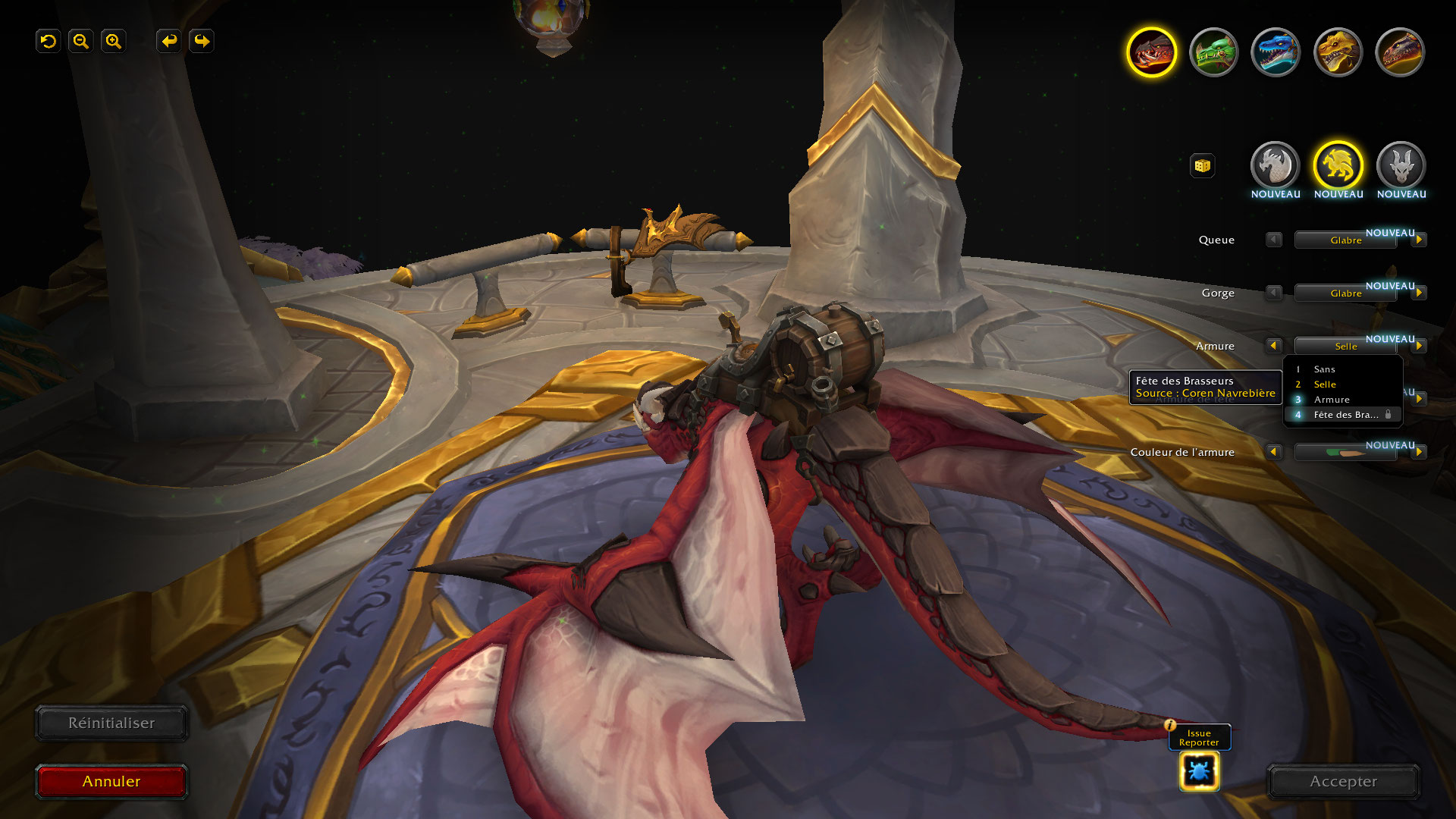Advance Gorge to the next option
Screen dimensions: 1456x819
tap(1419, 293)
